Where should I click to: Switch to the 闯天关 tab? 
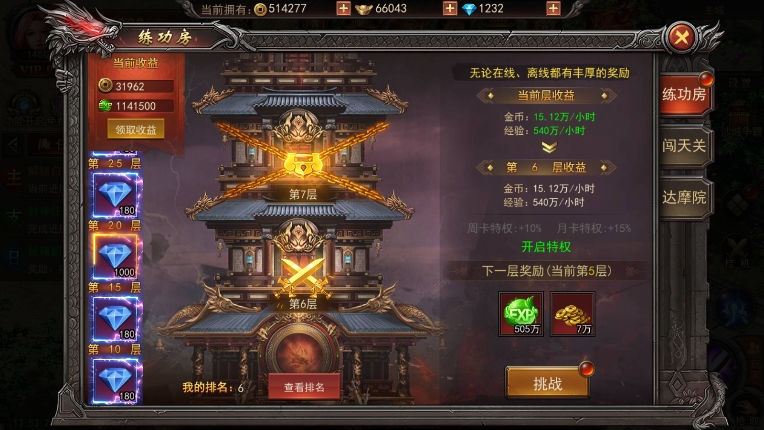[x=685, y=146]
